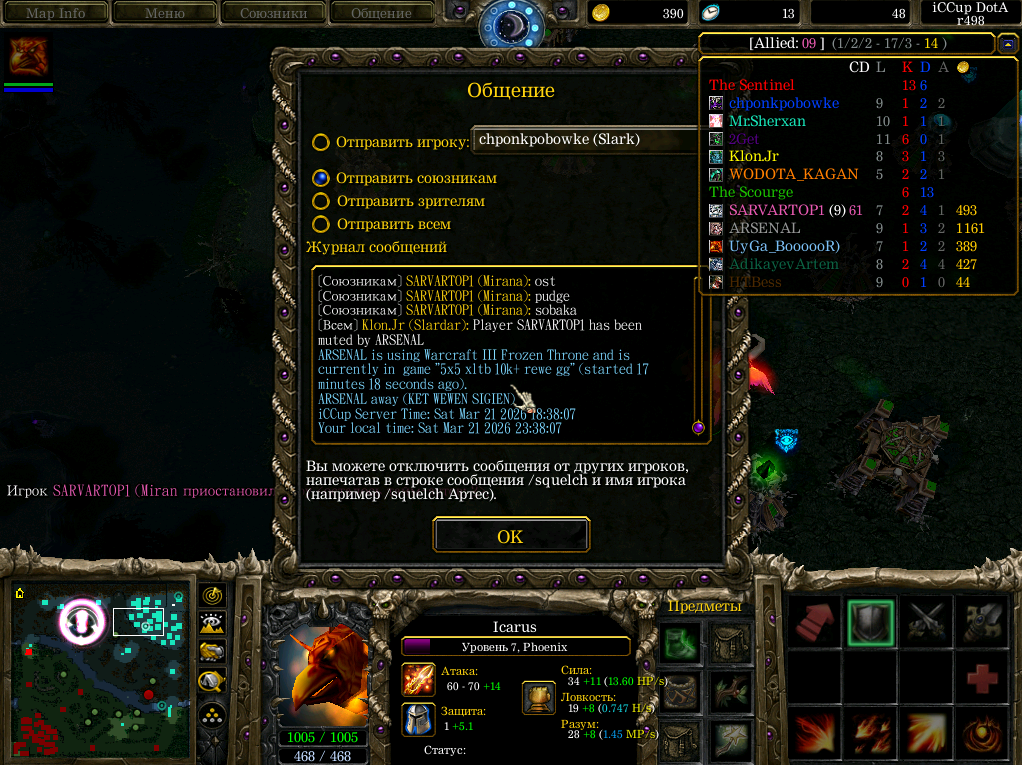This screenshot has width=1022, height=765.
Task: Click the crossed swords attack command
Action: click(924, 623)
